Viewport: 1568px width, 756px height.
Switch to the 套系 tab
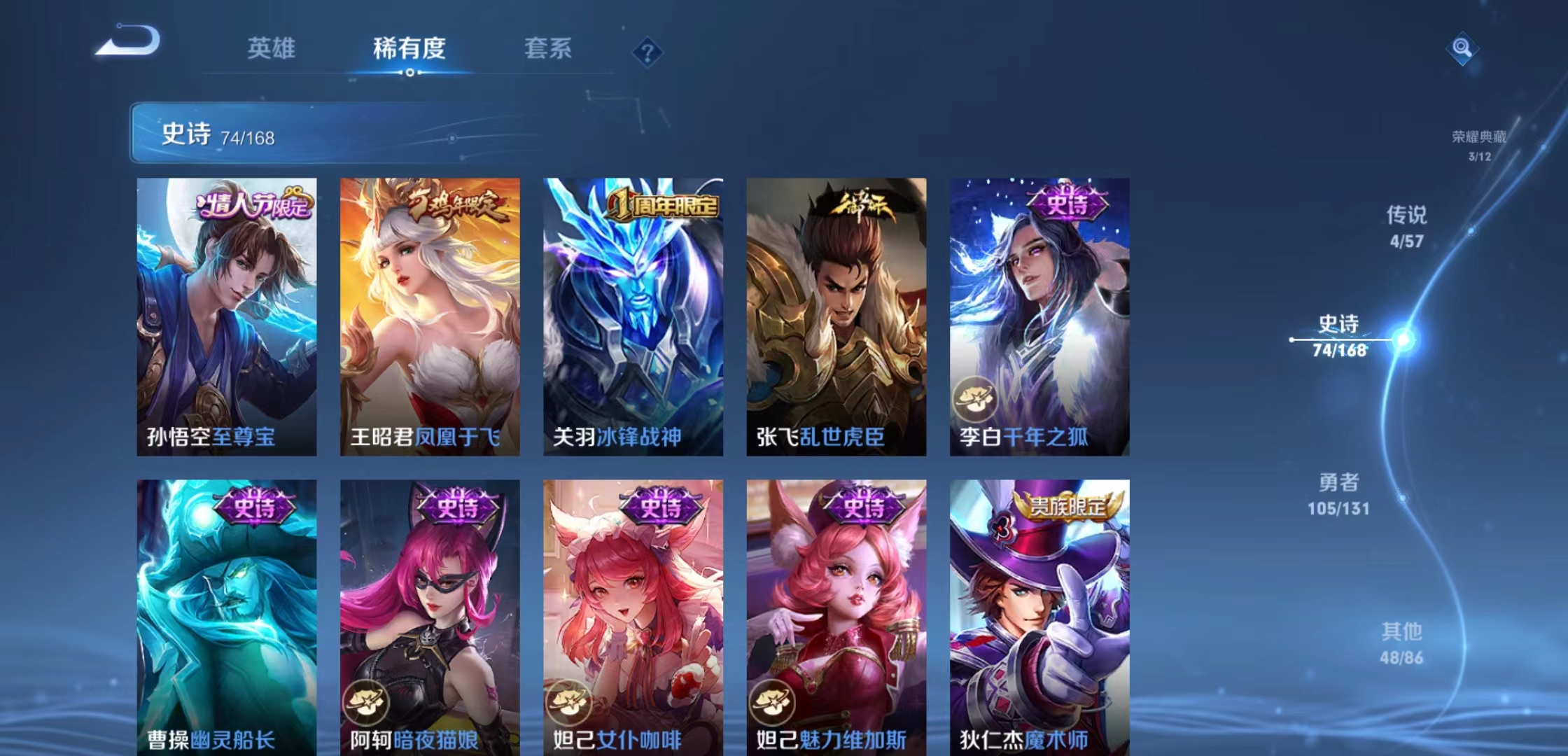(548, 49)
